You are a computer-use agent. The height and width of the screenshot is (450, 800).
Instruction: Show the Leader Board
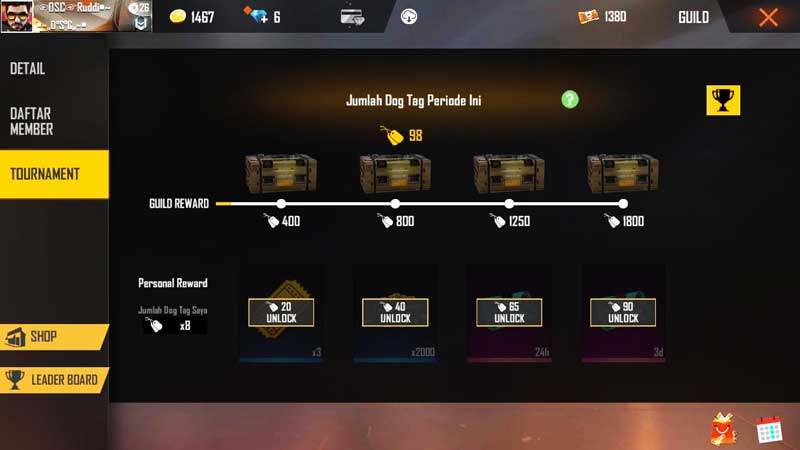click(x=53, y=380)
